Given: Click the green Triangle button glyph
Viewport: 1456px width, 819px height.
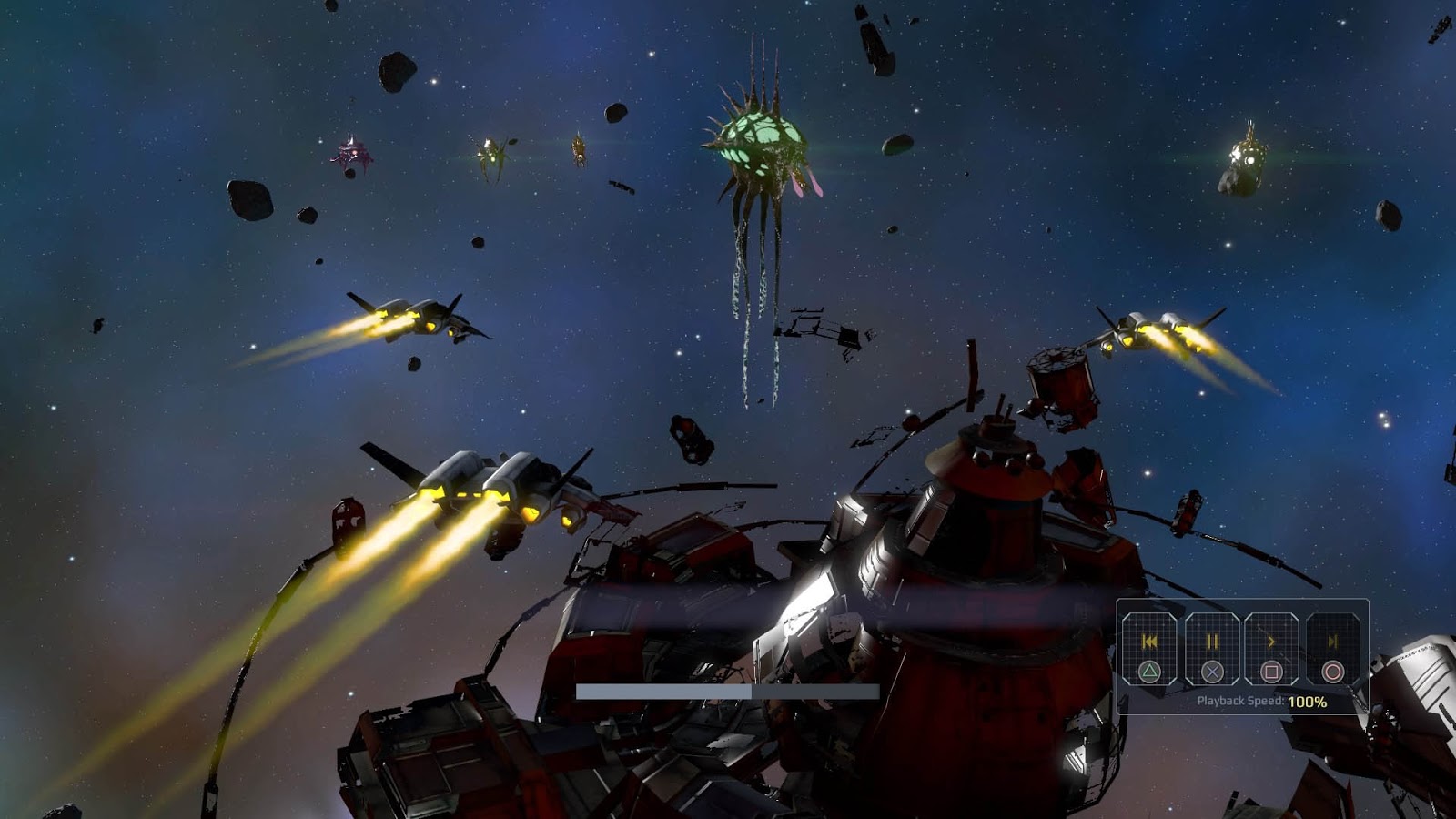Looking at the screenshot, I should 1150,672.
